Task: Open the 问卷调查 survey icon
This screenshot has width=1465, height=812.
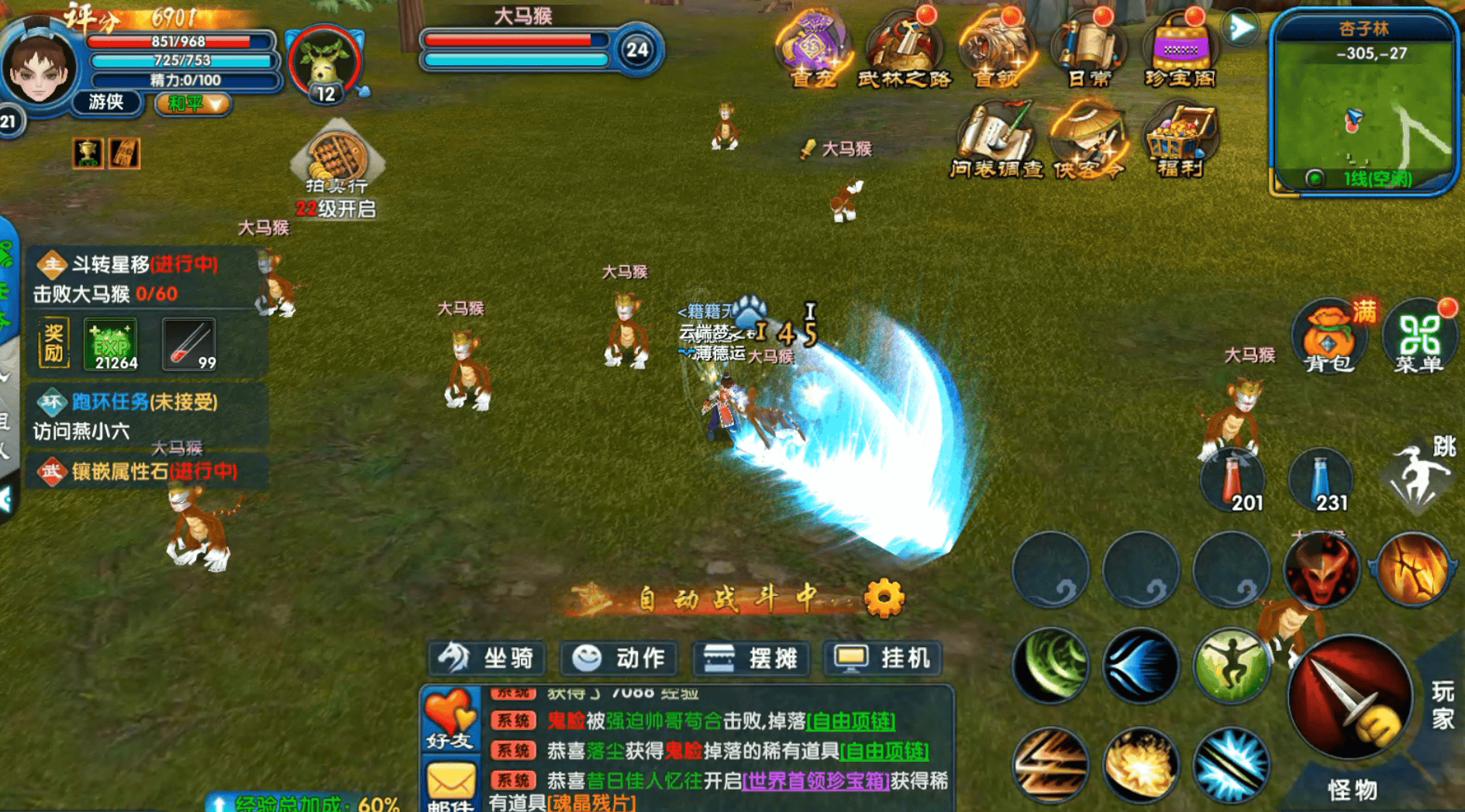Action: [x=997, y=139]
